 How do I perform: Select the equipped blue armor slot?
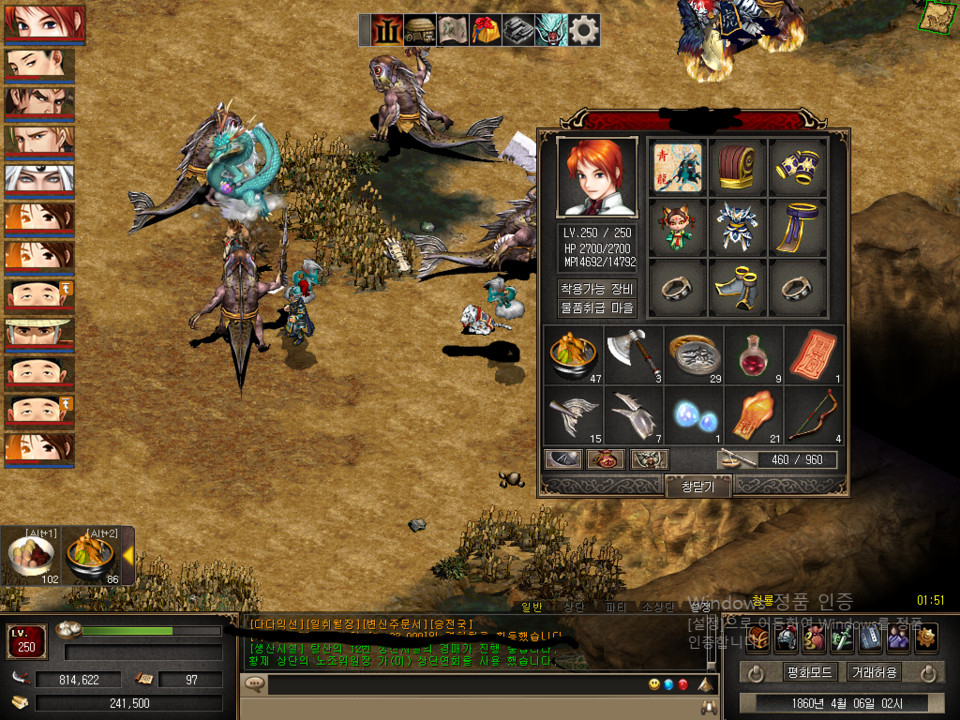click(738, 228)
